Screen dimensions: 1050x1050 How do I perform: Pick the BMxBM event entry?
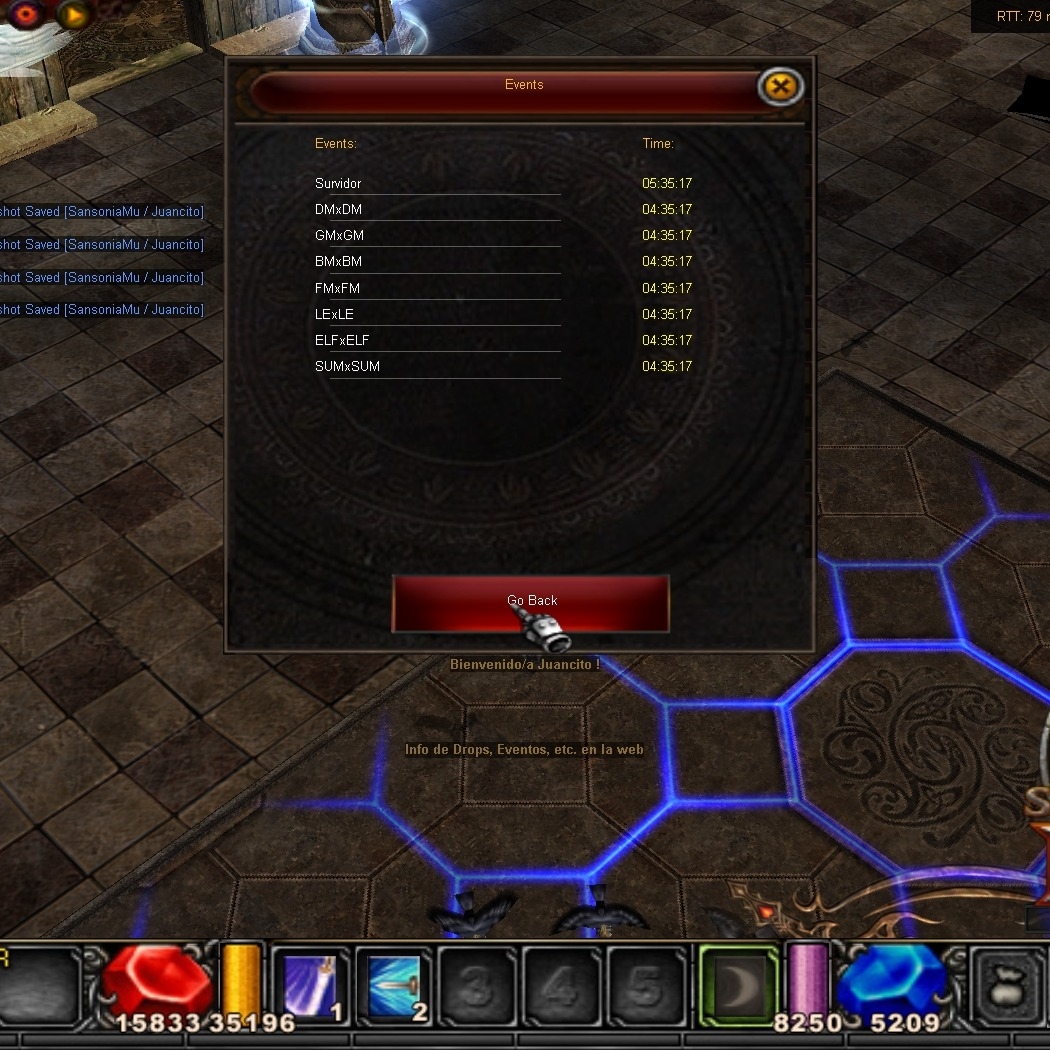(338, 262)
